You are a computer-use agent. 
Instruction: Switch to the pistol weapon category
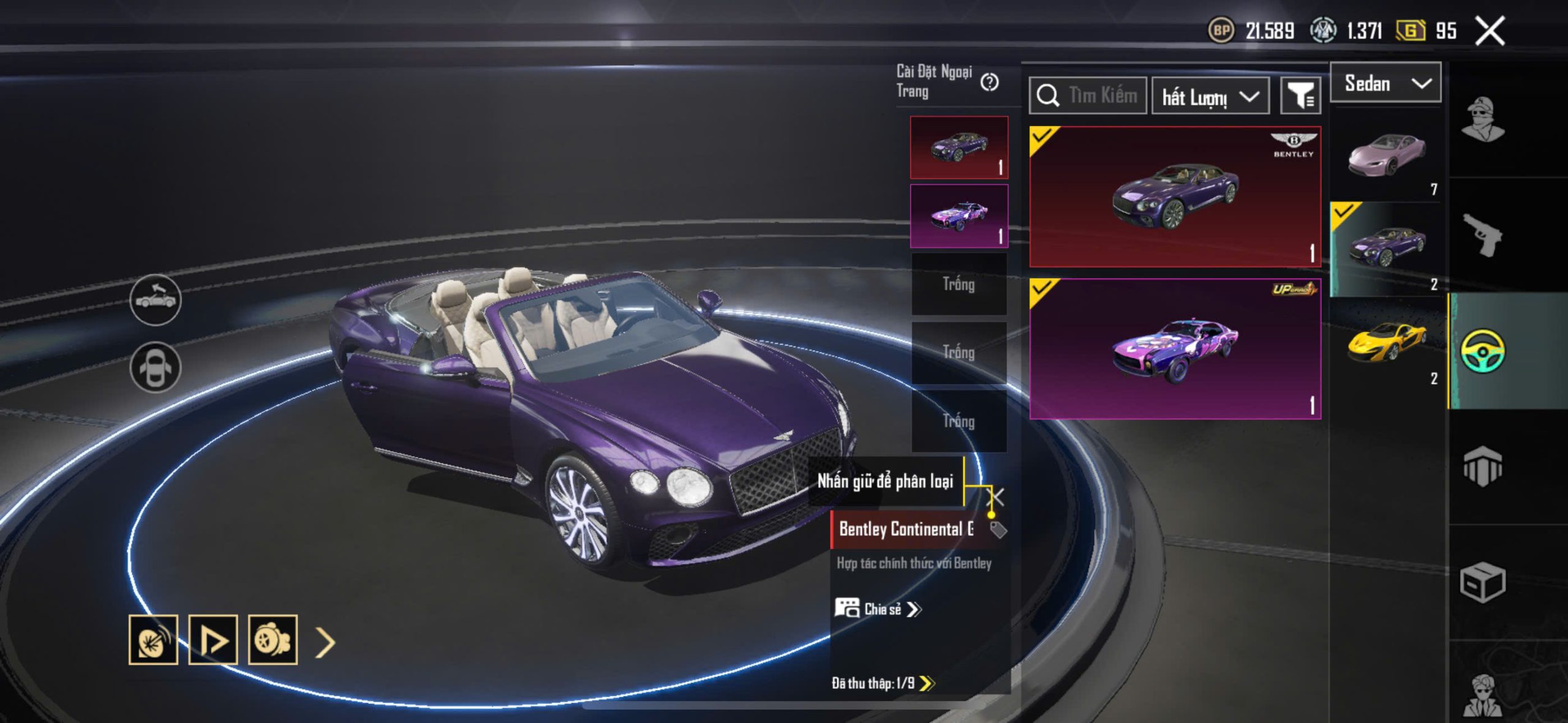click(1482, 234)
